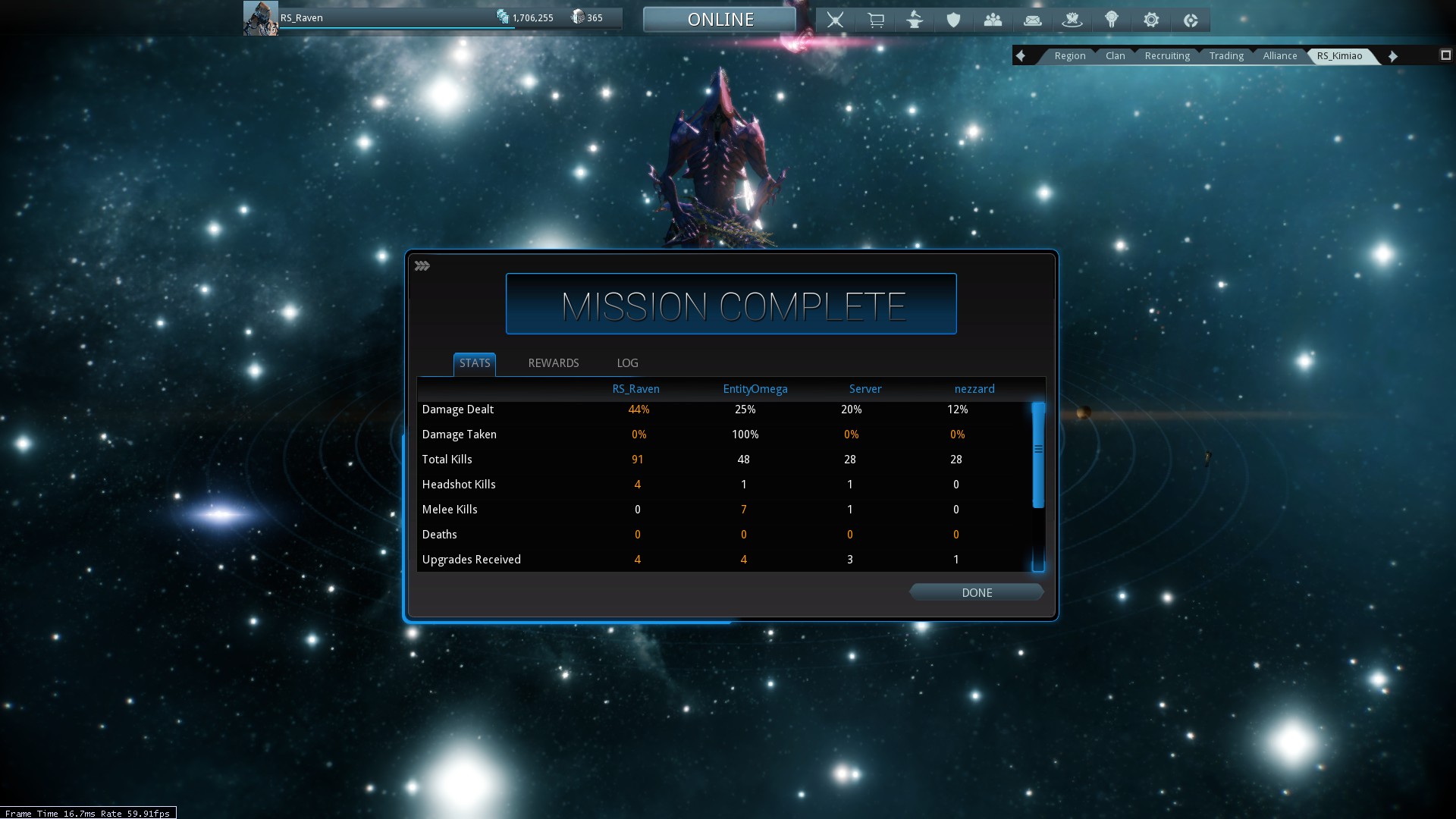Open the market shopping cart icon
The image size is (1456, 819).
[x=875, y=20]
